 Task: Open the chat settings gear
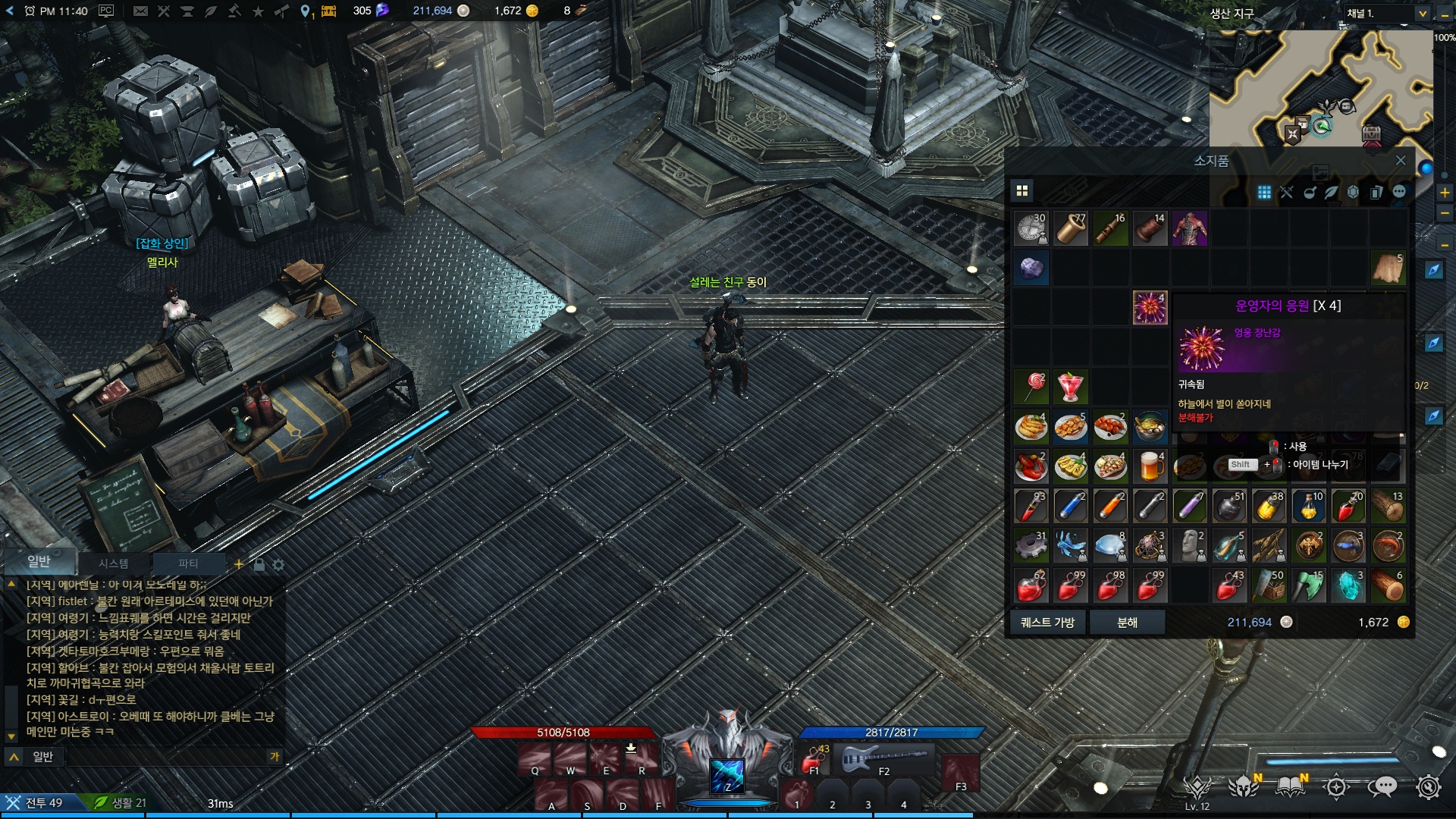278,565
